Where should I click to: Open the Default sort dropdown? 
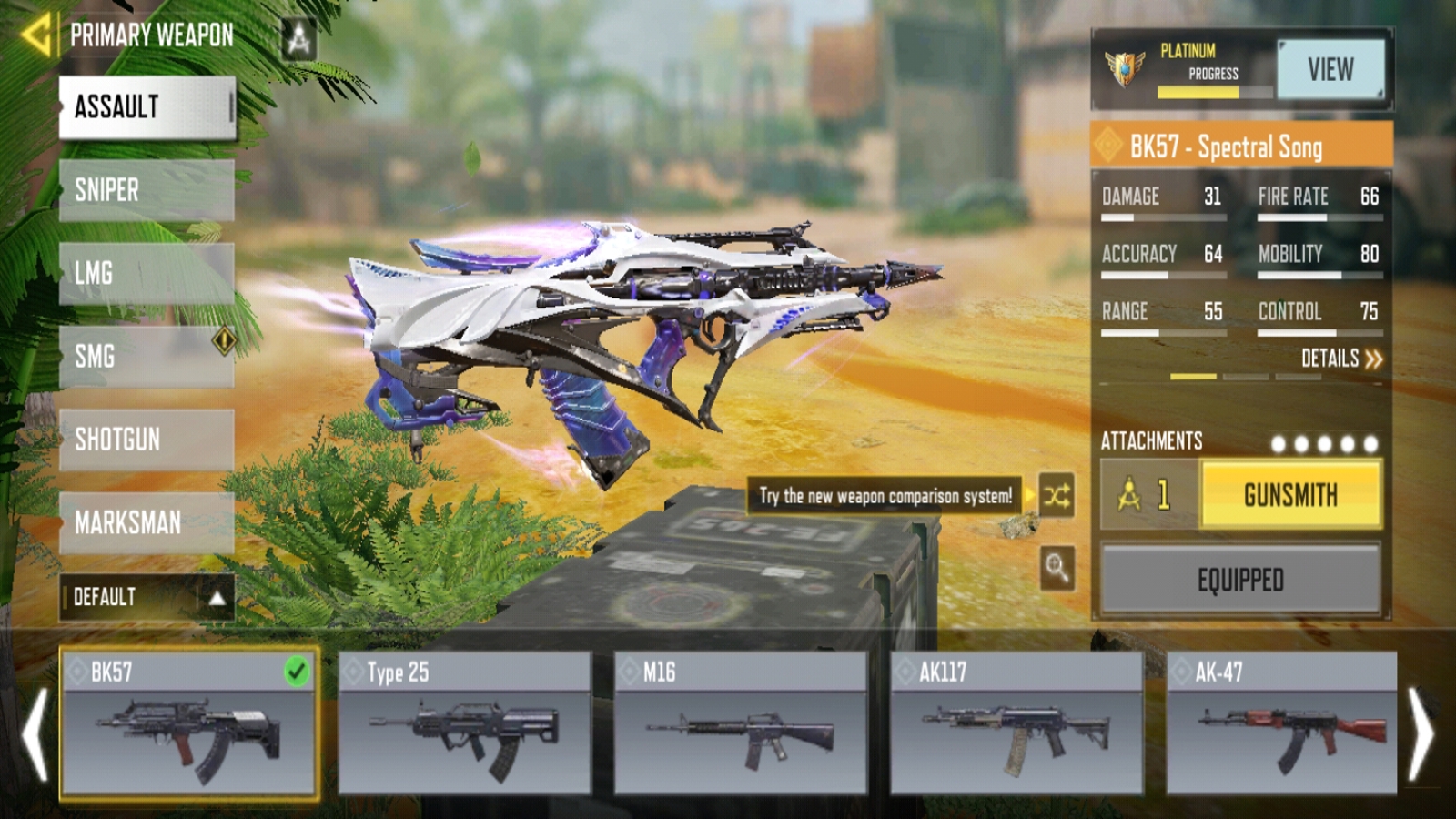147,597
